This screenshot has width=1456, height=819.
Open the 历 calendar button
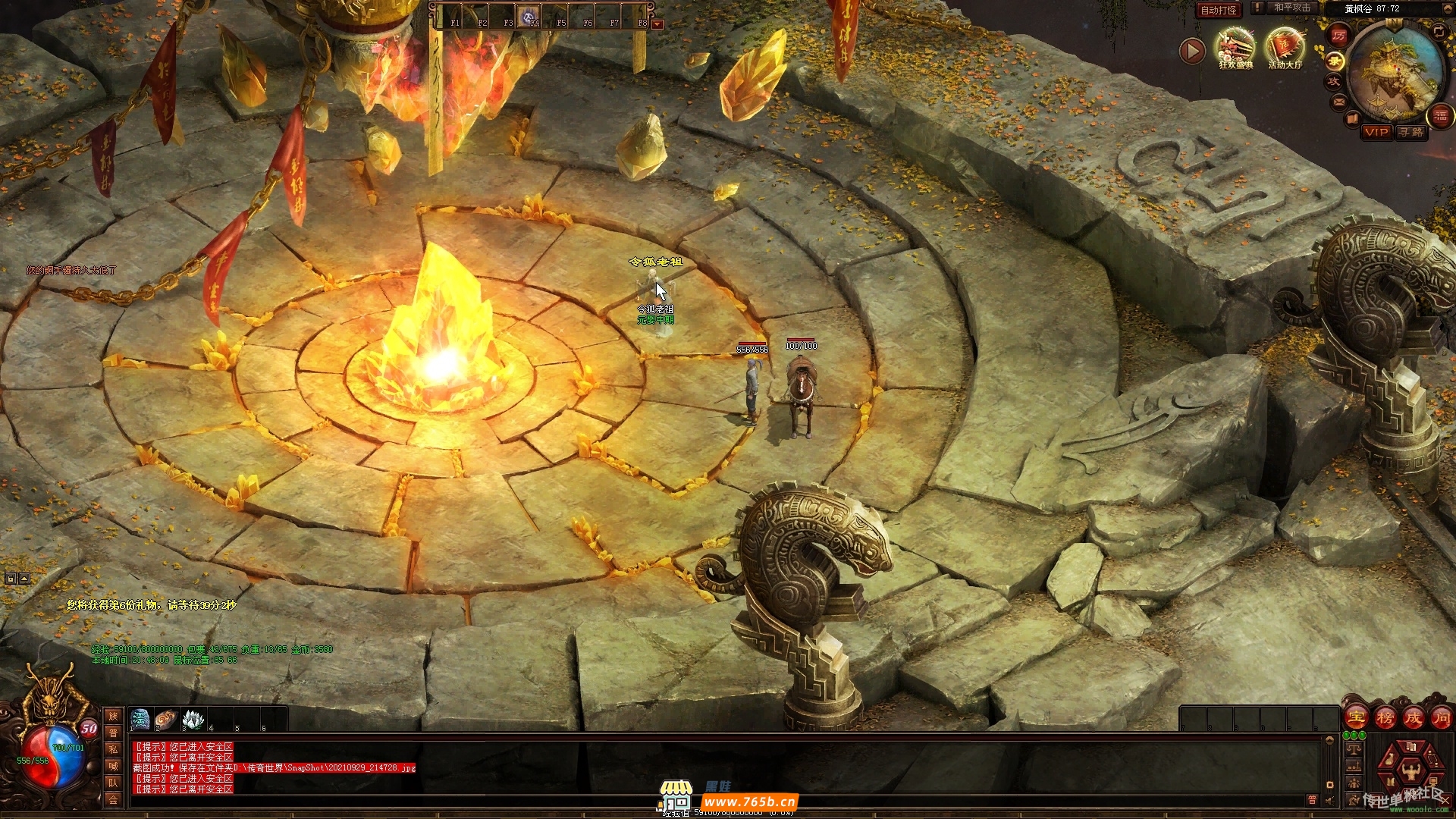(1338, 36)
